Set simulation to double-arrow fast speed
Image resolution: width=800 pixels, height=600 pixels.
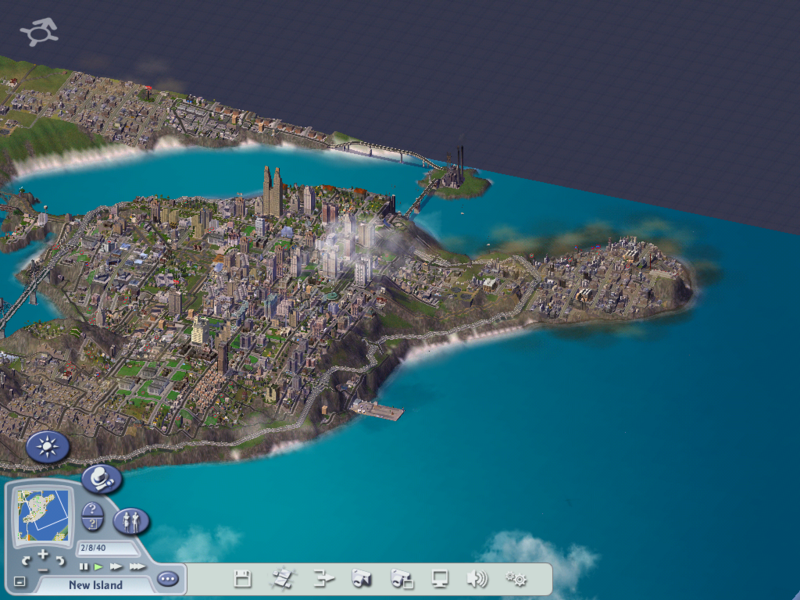pos(116,567)
